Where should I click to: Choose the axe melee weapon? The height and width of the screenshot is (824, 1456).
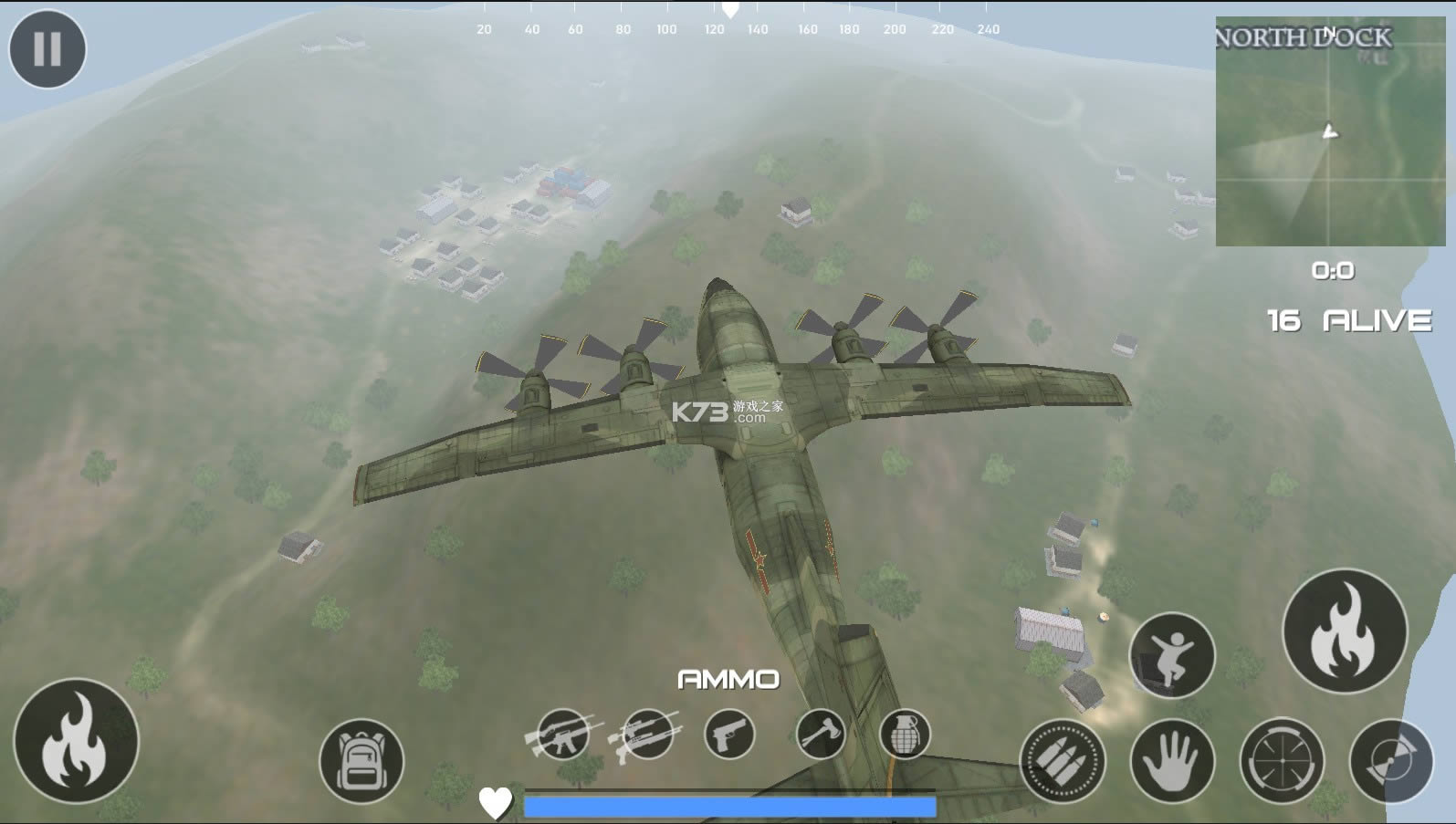(x=820, y=735)
